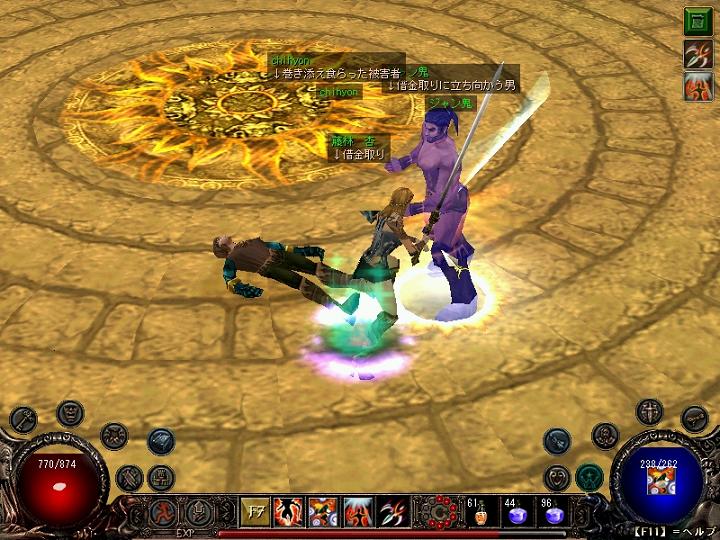Toggle the running figure run/walk button

[161, 512]
